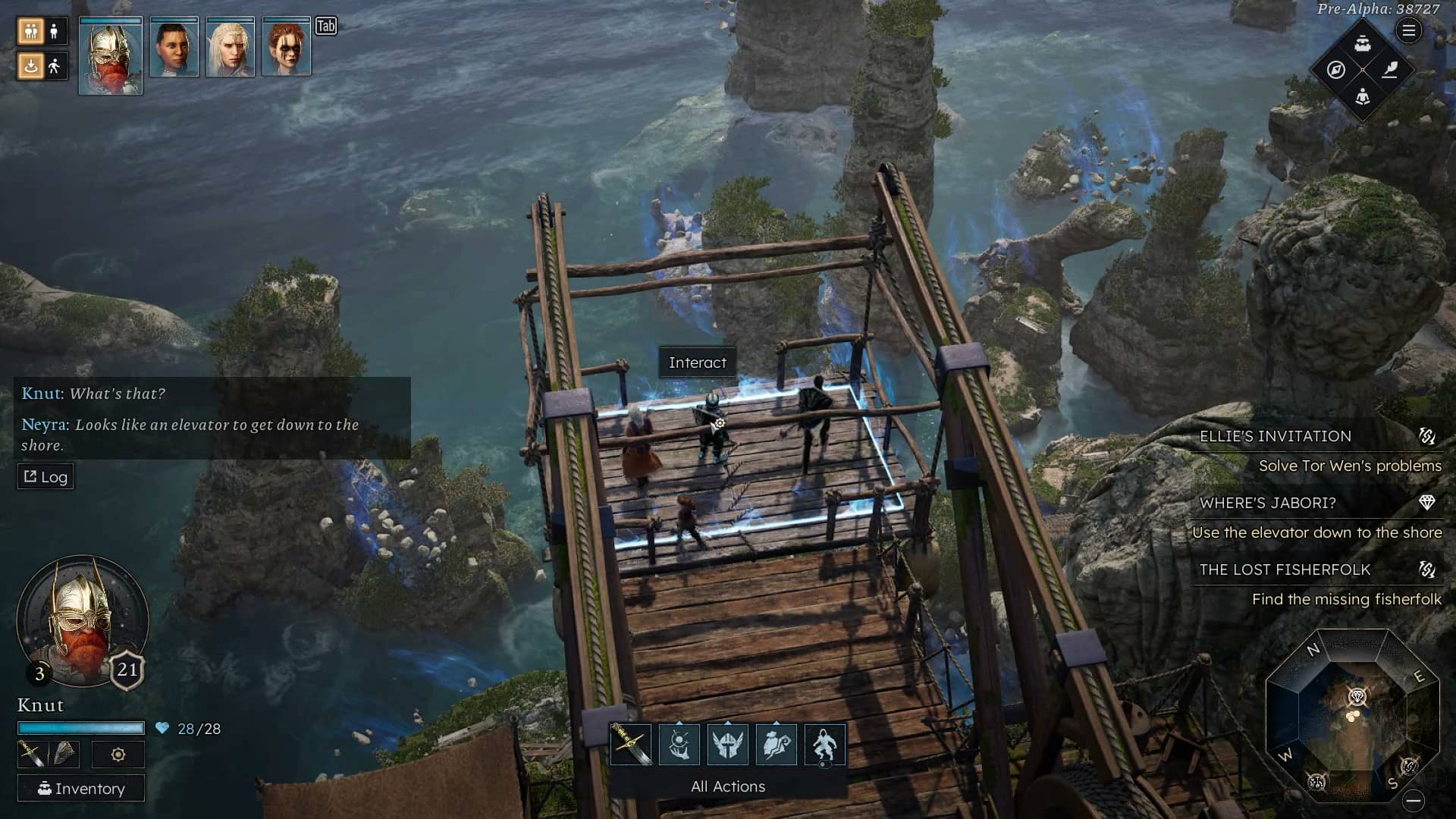Toggle the party group movement icon

(x=31, y=31)
